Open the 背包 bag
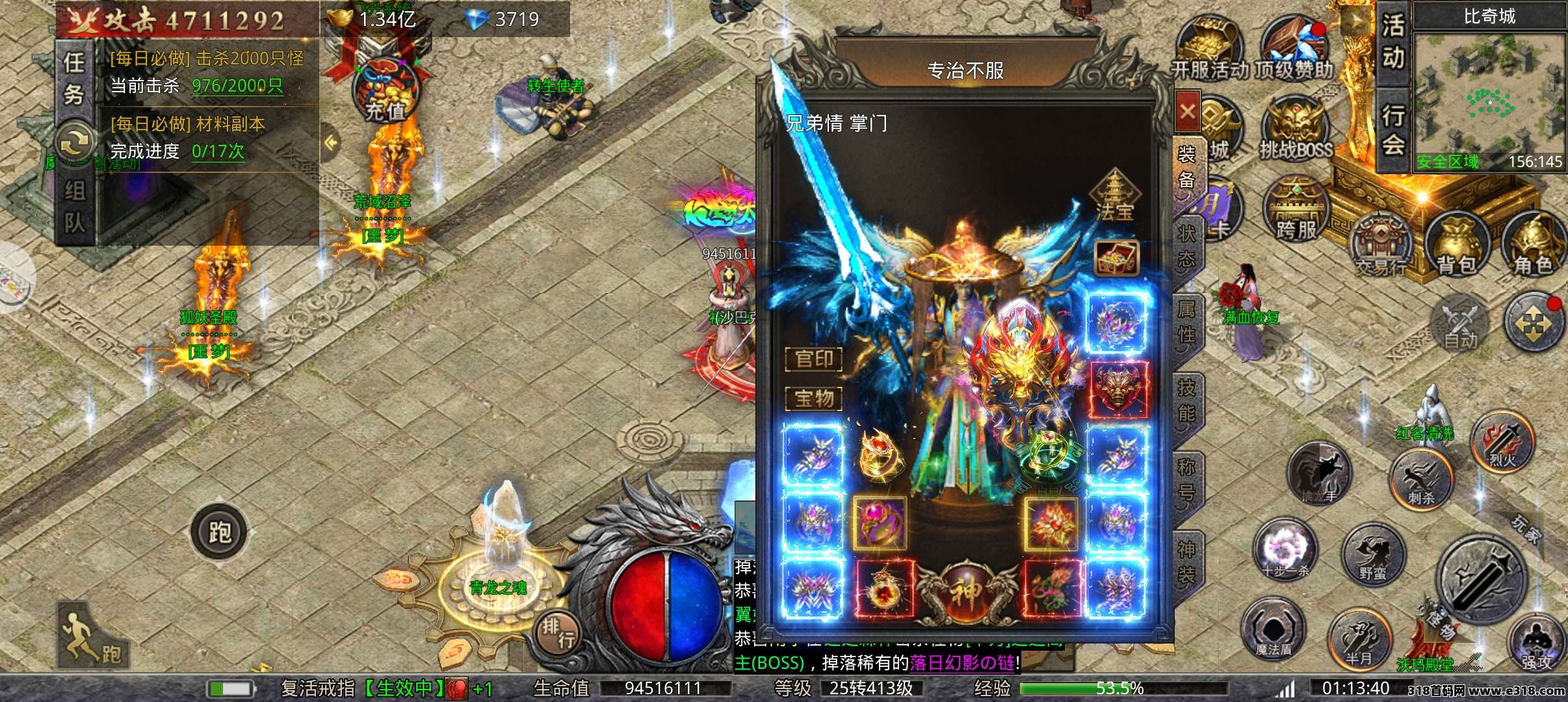 1456,246
